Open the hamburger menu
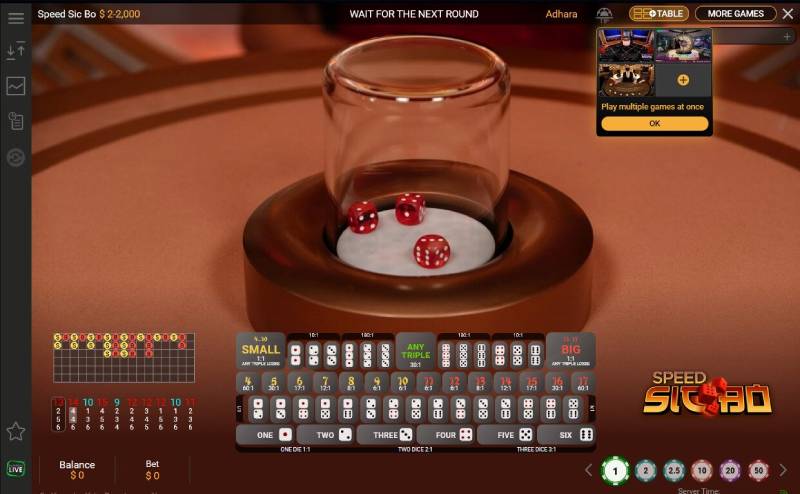The height and width of the screenshot is (494, 800). tap(16, 18)
